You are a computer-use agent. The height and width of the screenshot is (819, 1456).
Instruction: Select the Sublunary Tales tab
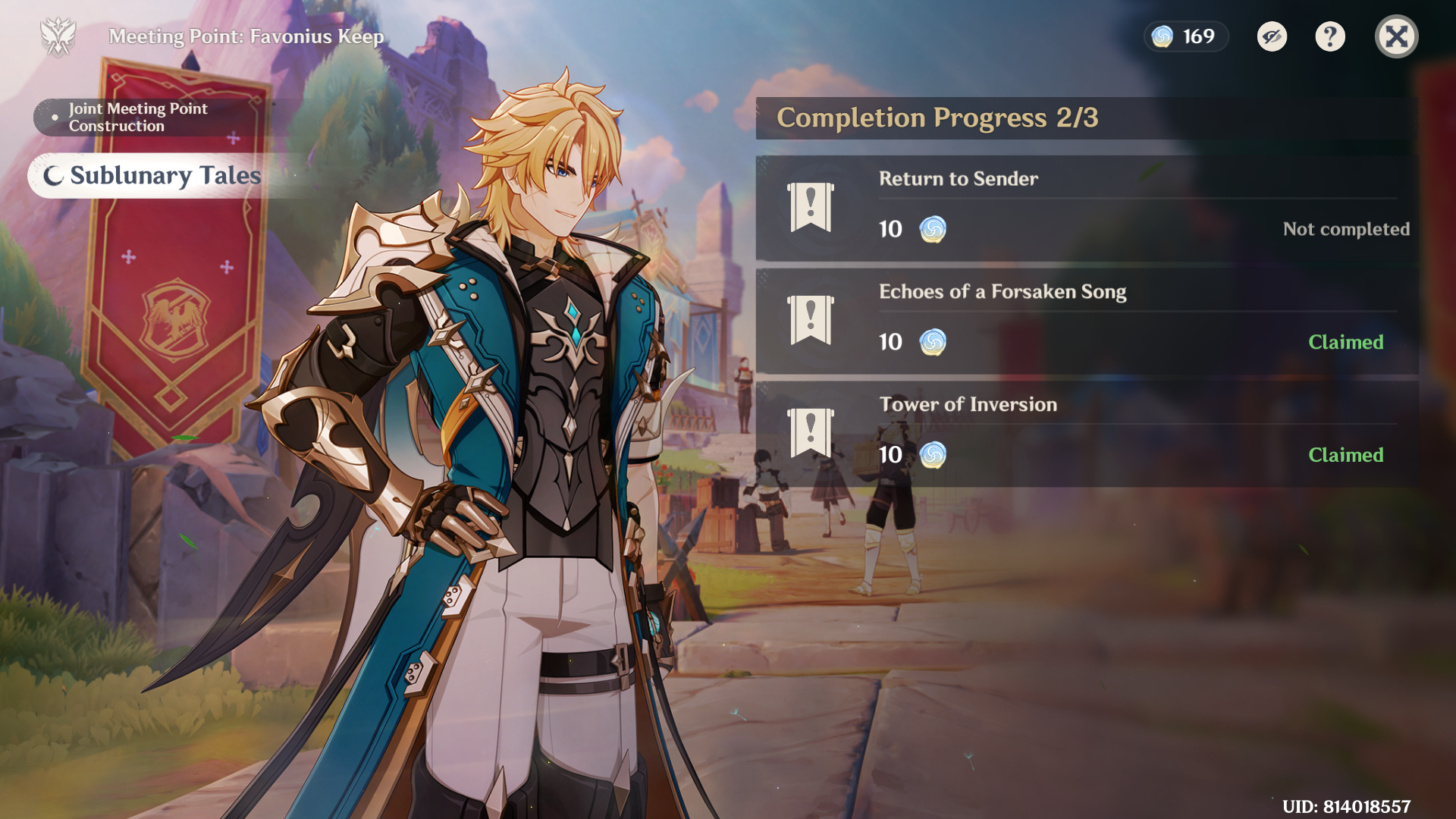(x=152, y=176)
